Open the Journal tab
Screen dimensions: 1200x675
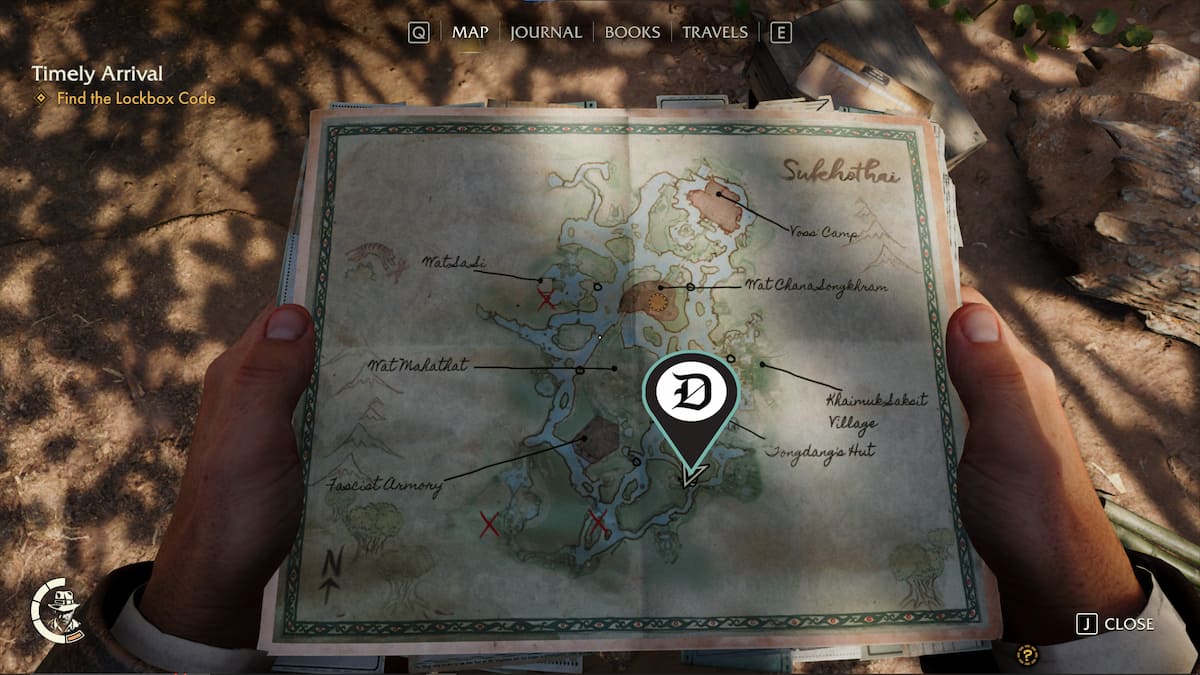click(545, 32)
